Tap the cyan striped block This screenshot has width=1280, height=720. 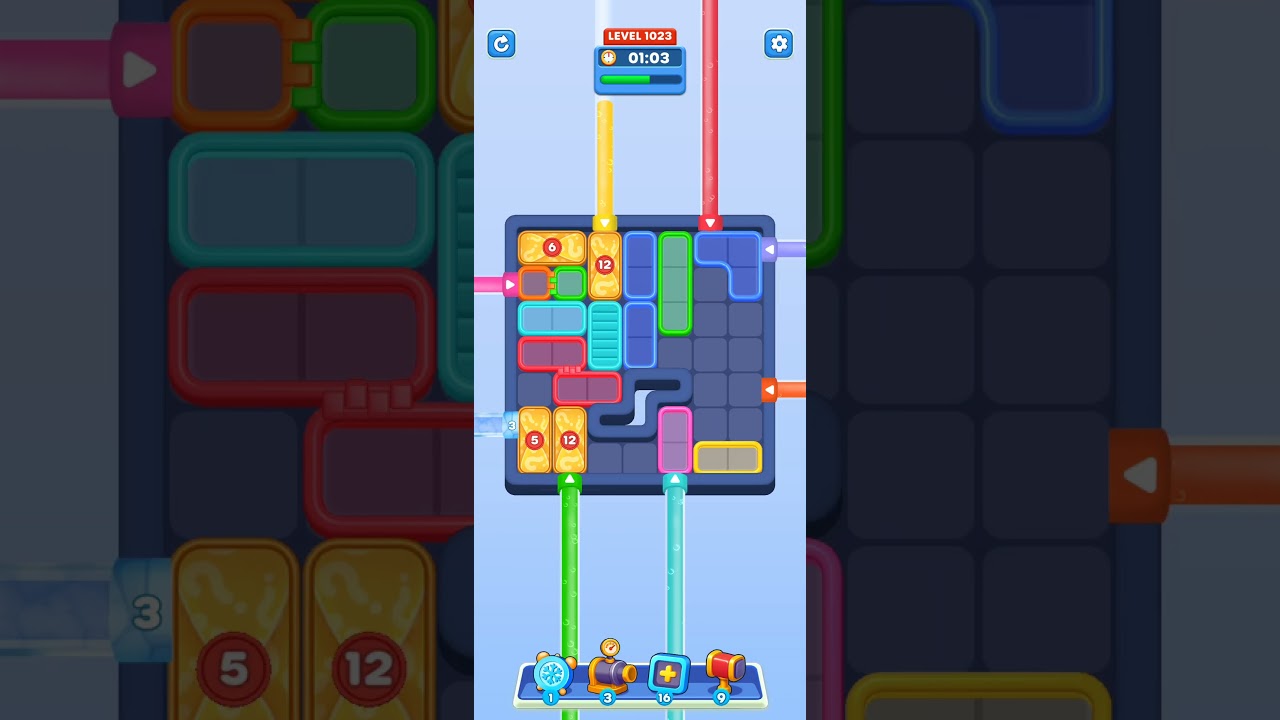point(604,340)
